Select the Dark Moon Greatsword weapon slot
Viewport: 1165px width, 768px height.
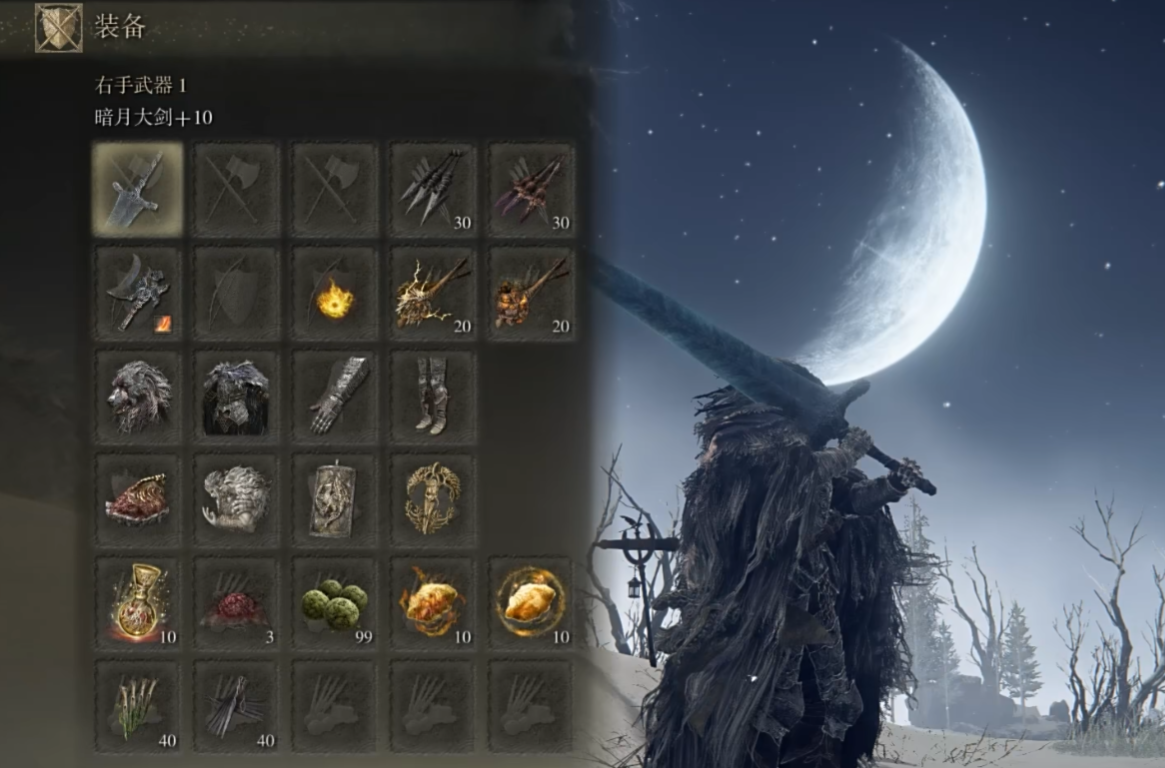coord(138,189)
